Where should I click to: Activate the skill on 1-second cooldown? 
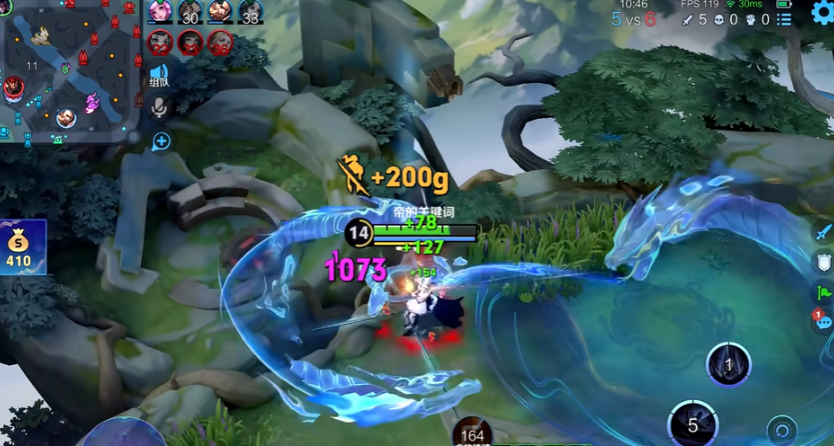click(x=728, y=365)
